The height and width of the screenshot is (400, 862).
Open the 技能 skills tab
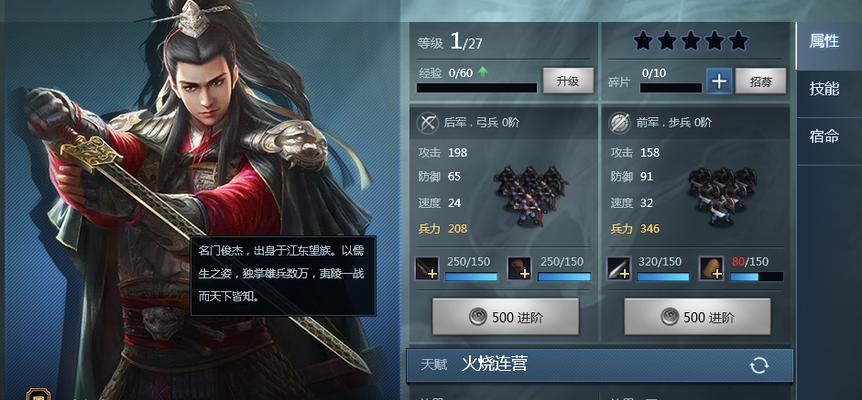click(x=824, y=88)
